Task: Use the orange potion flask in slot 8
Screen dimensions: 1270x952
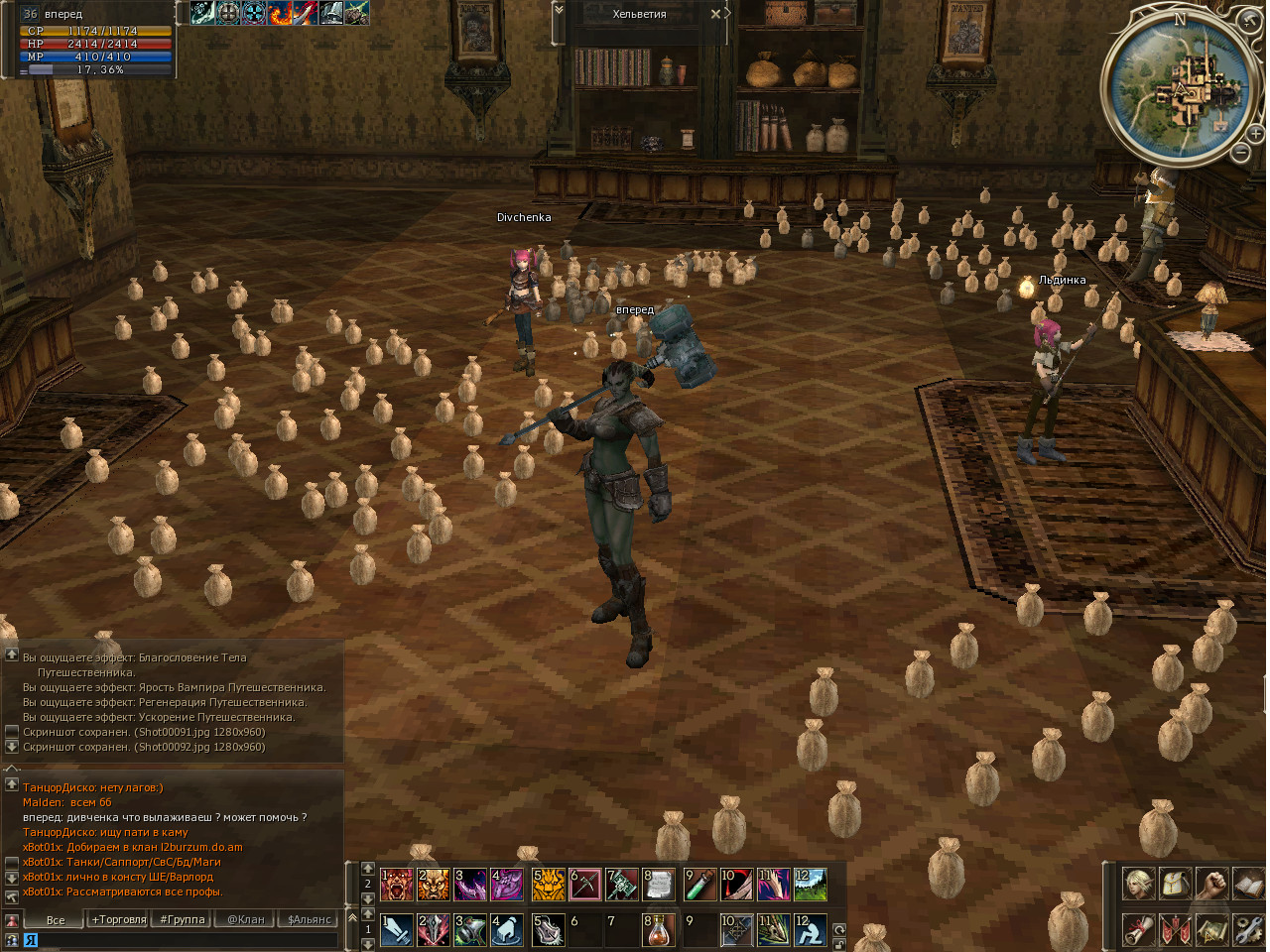Action: pos(658,930)
